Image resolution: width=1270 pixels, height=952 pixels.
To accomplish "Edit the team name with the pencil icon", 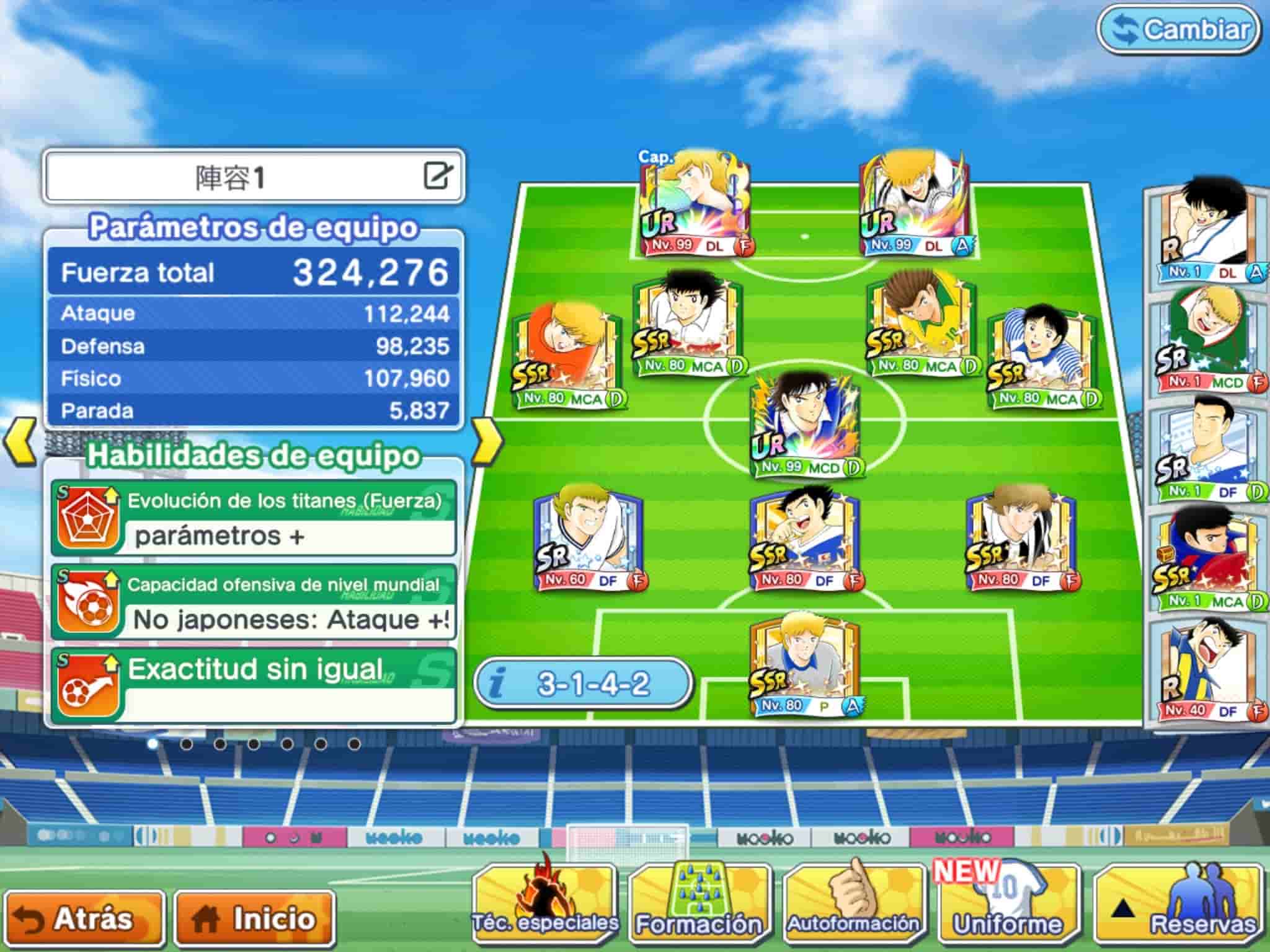I will point(438,175).
